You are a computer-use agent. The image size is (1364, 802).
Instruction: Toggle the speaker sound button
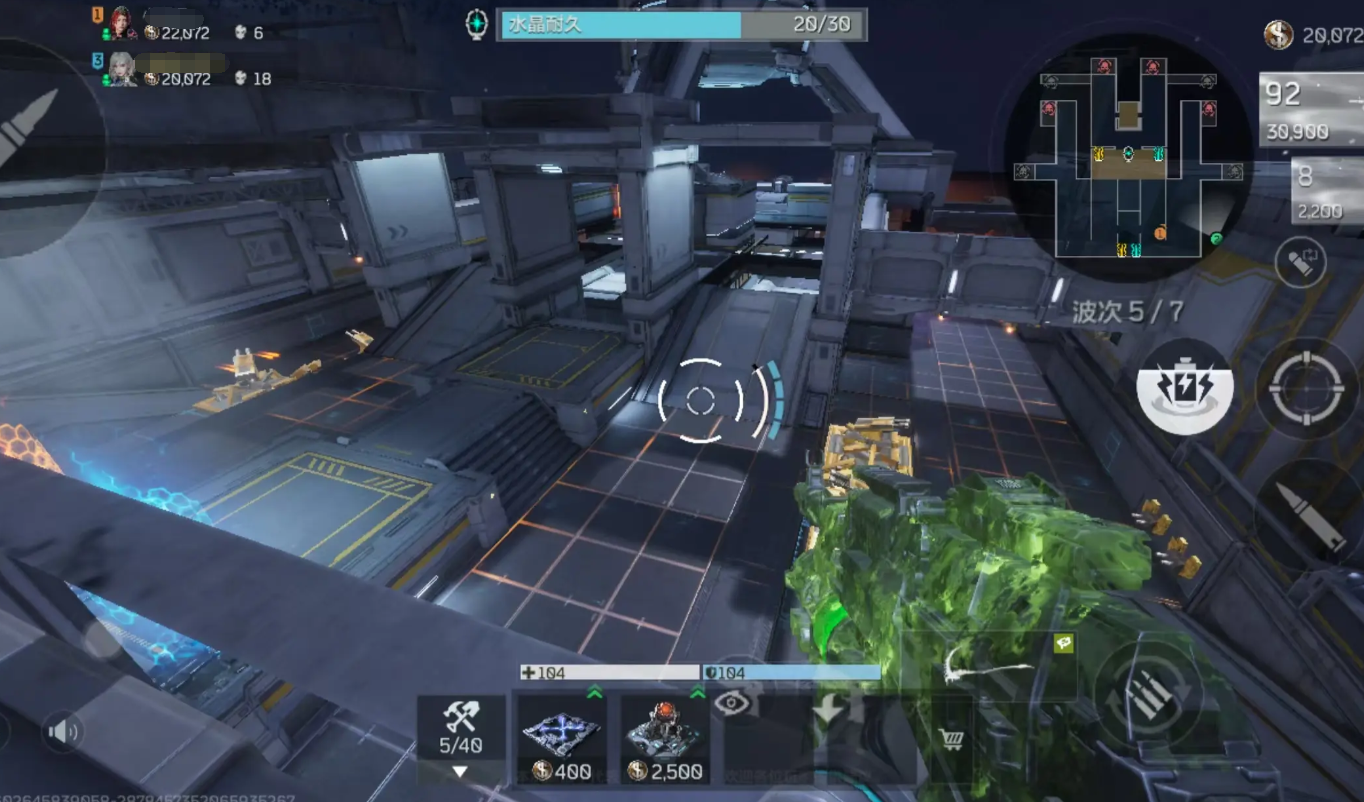[x=63, y=733]
